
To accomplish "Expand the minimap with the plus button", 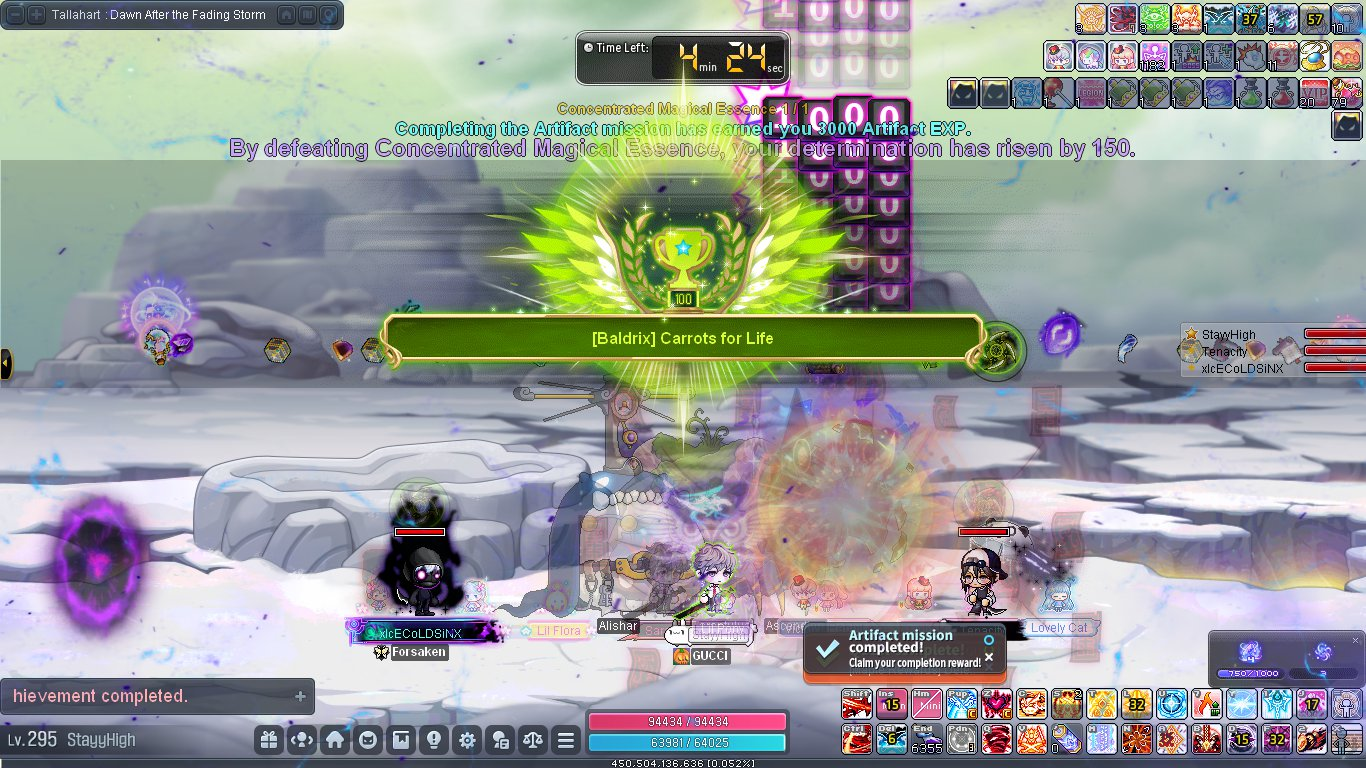I will 35,15.
